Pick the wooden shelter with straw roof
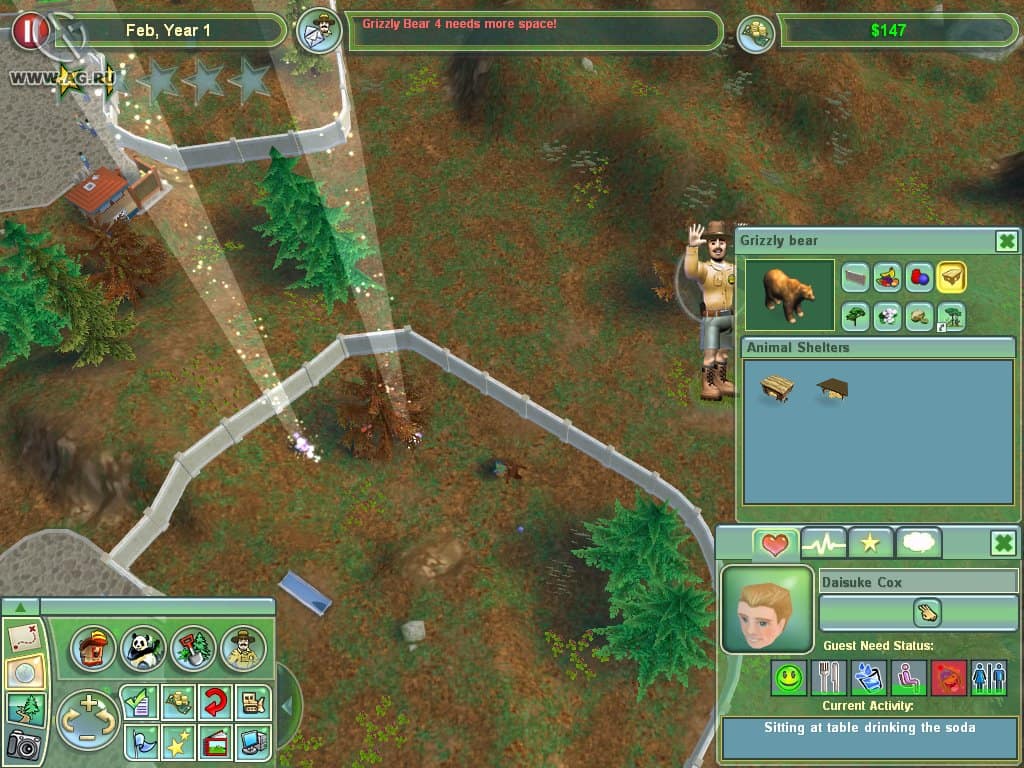1024x768 pixels. click(x=776, y=389)
